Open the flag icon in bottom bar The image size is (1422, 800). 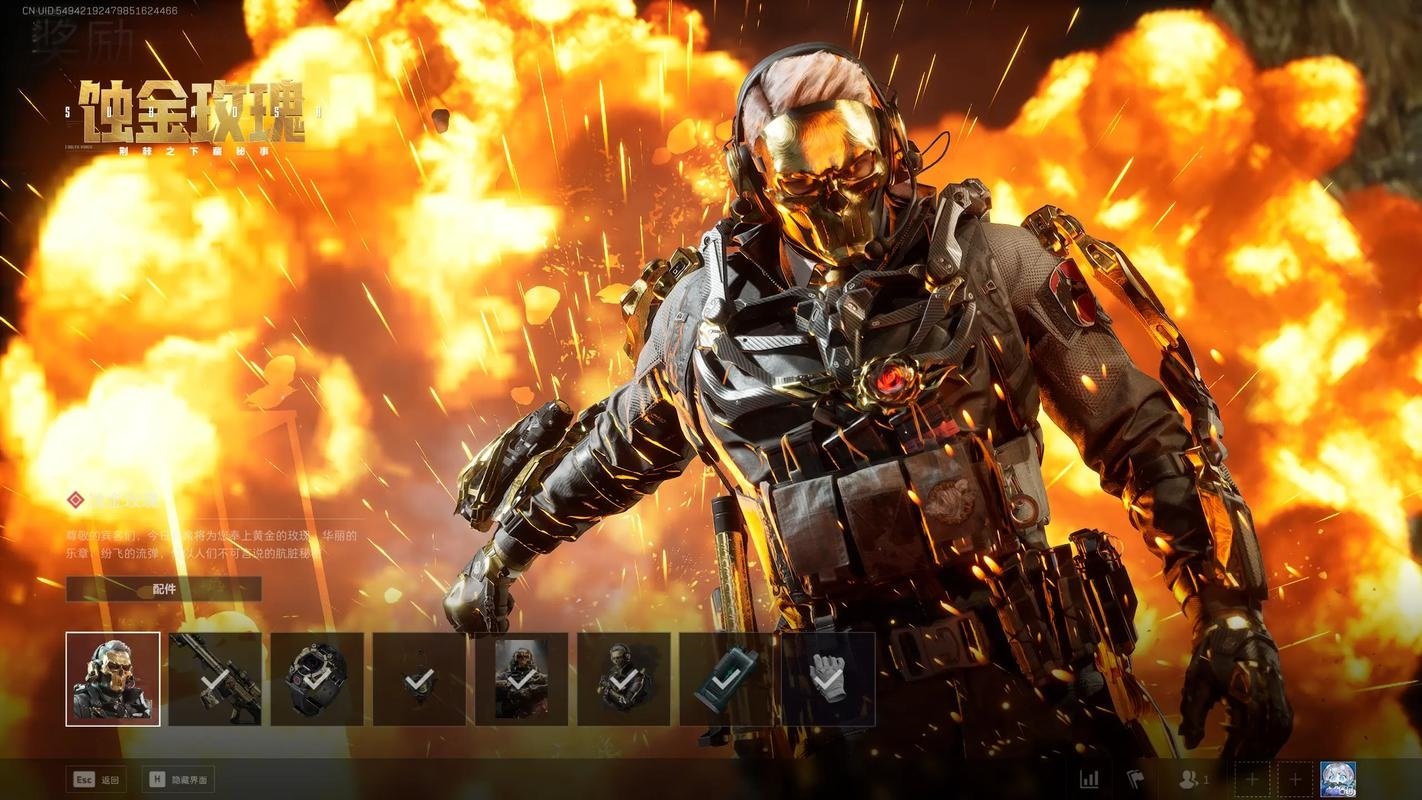1135,779
